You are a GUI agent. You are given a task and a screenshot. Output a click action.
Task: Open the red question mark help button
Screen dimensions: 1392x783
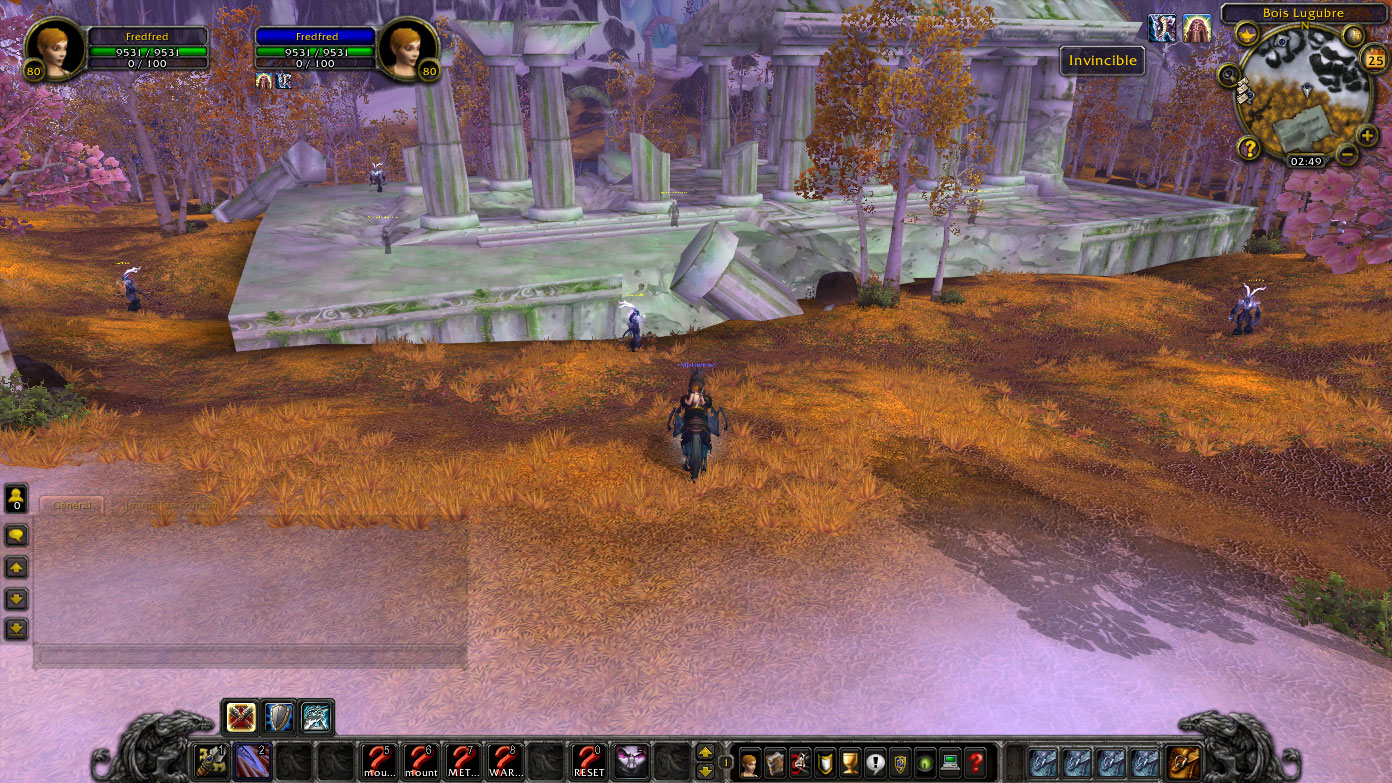tap(976, 762)
